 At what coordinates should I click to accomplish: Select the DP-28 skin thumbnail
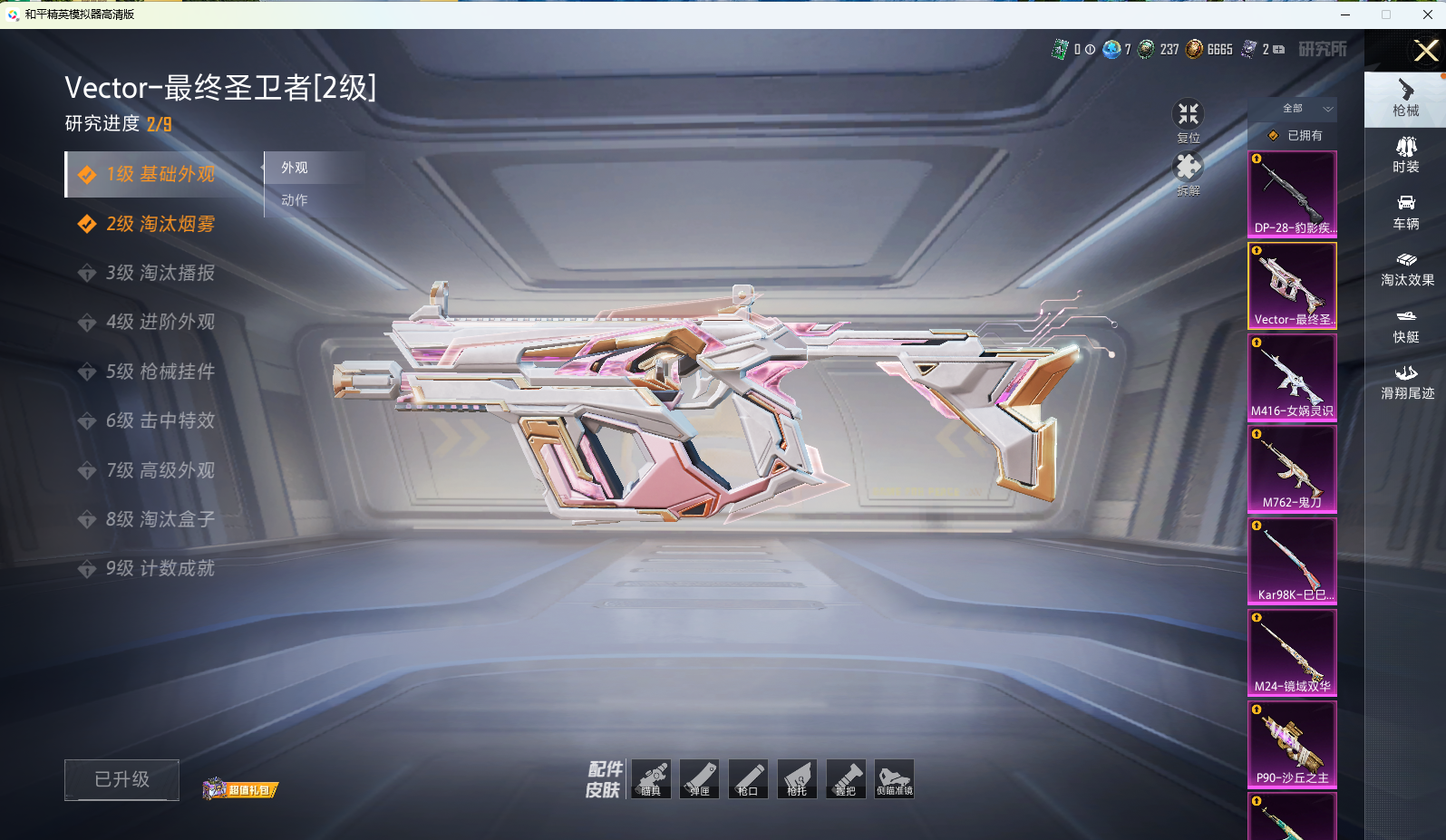pos(1292,194)
